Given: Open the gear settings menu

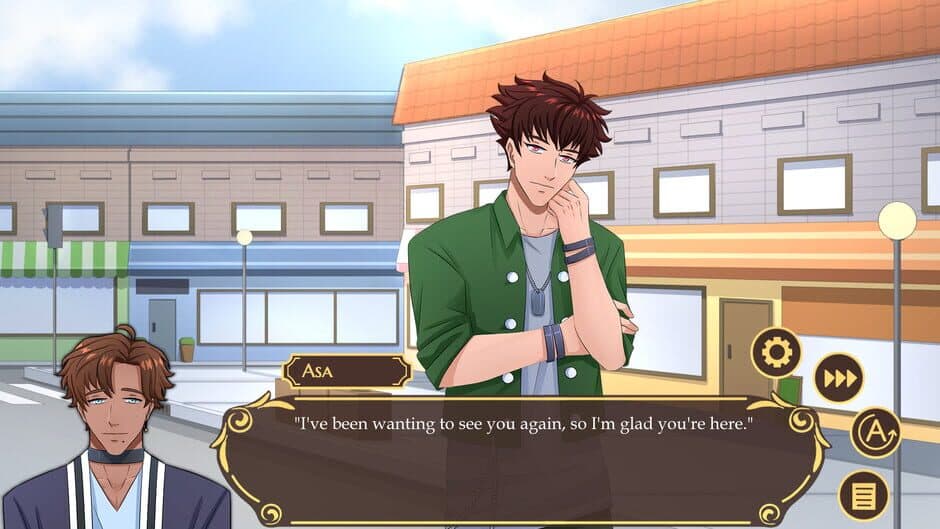Looking at the screenshot, I should [x=777, y=352].
